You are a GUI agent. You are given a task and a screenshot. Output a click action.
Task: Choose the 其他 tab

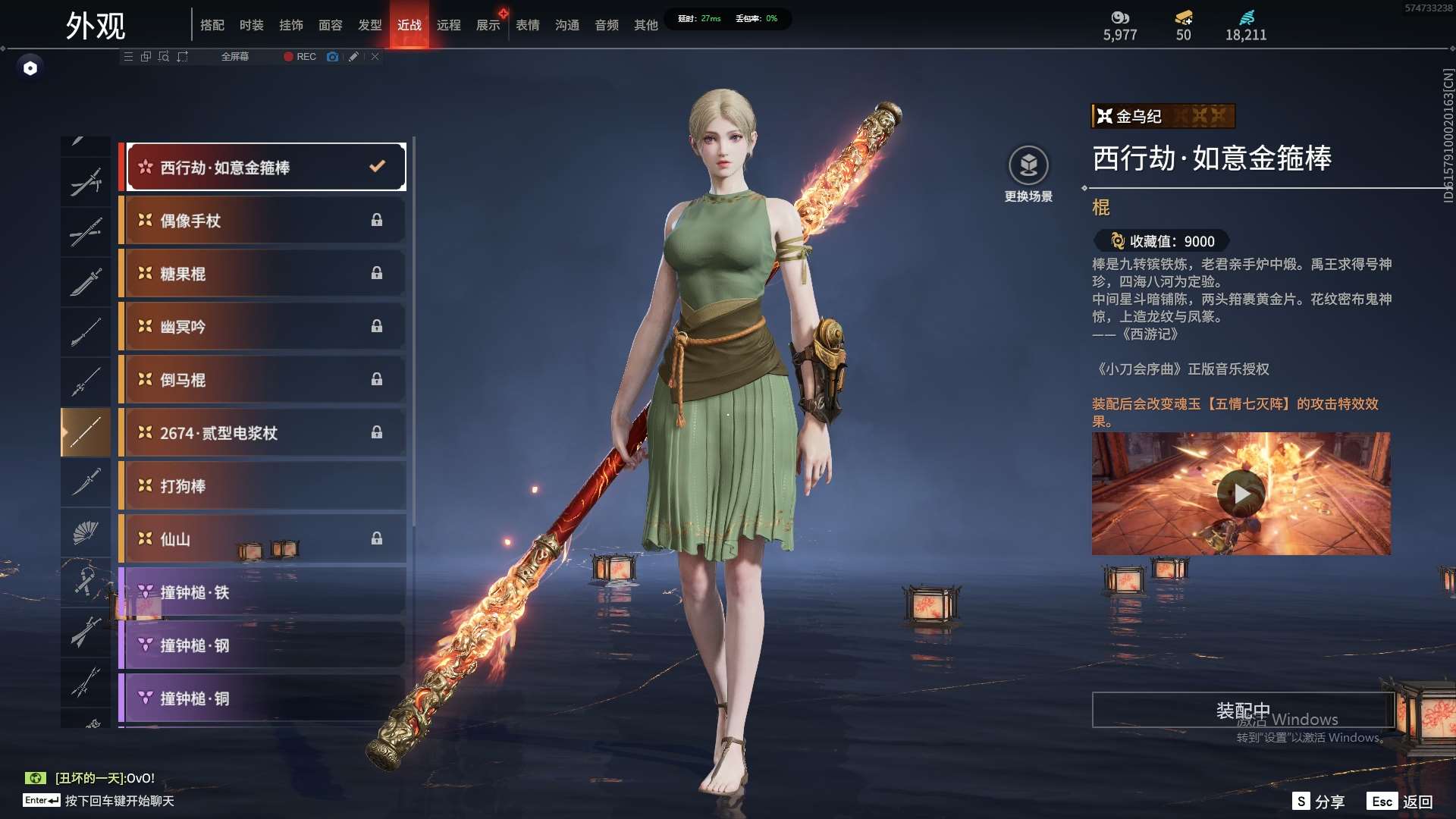[646, 25]
